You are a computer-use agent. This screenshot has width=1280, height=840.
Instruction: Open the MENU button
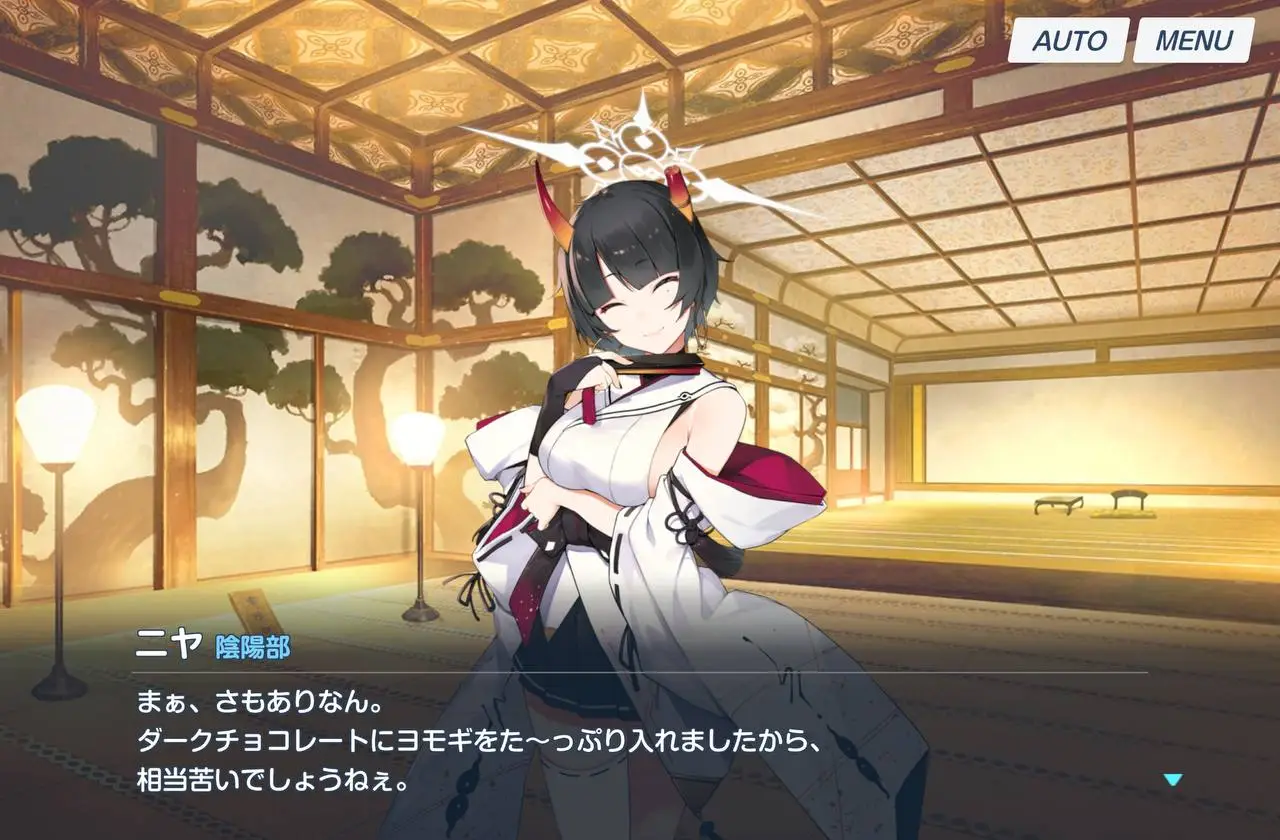(1194, 41)
